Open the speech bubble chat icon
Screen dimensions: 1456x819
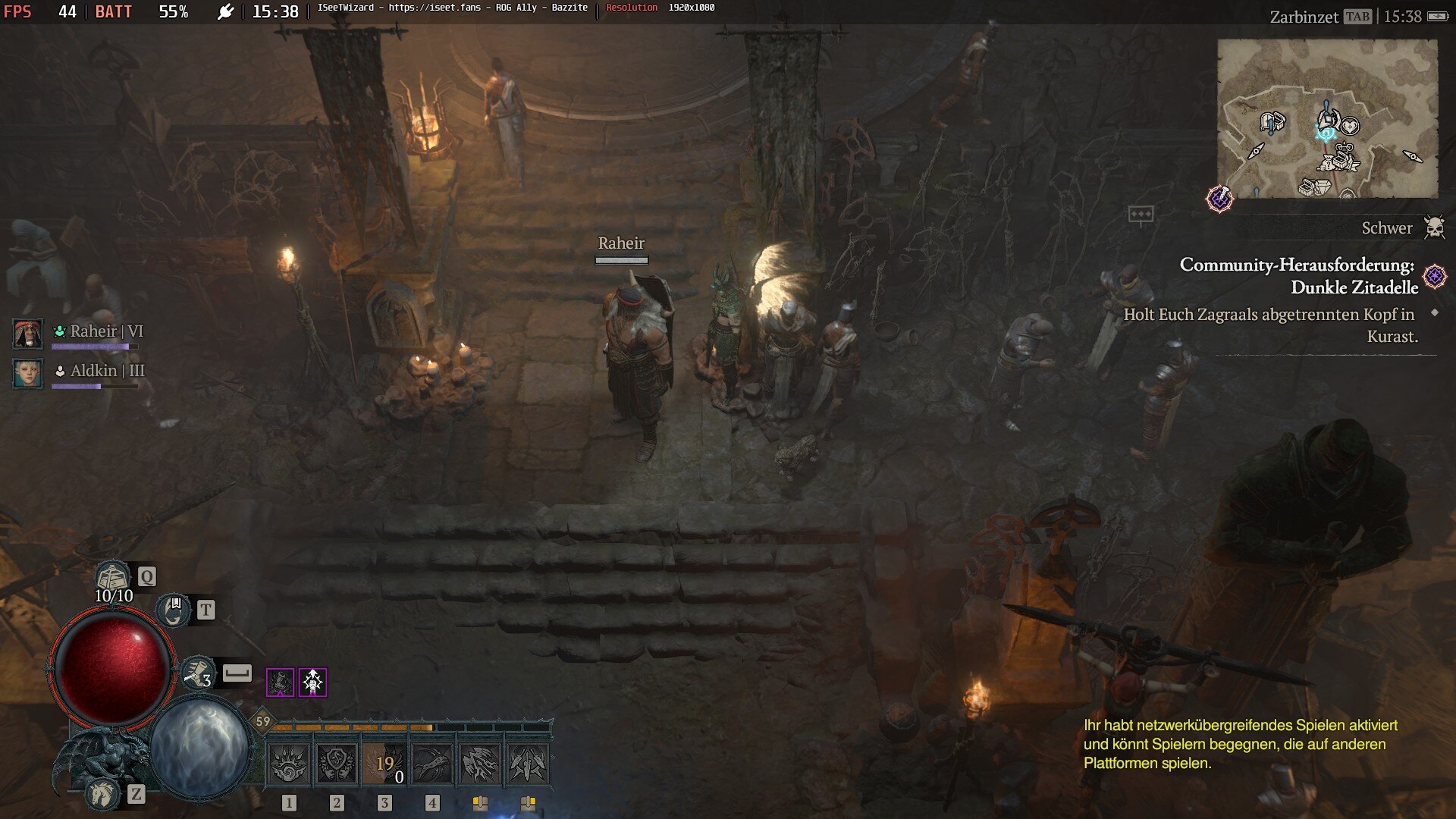coord(1141,215)
